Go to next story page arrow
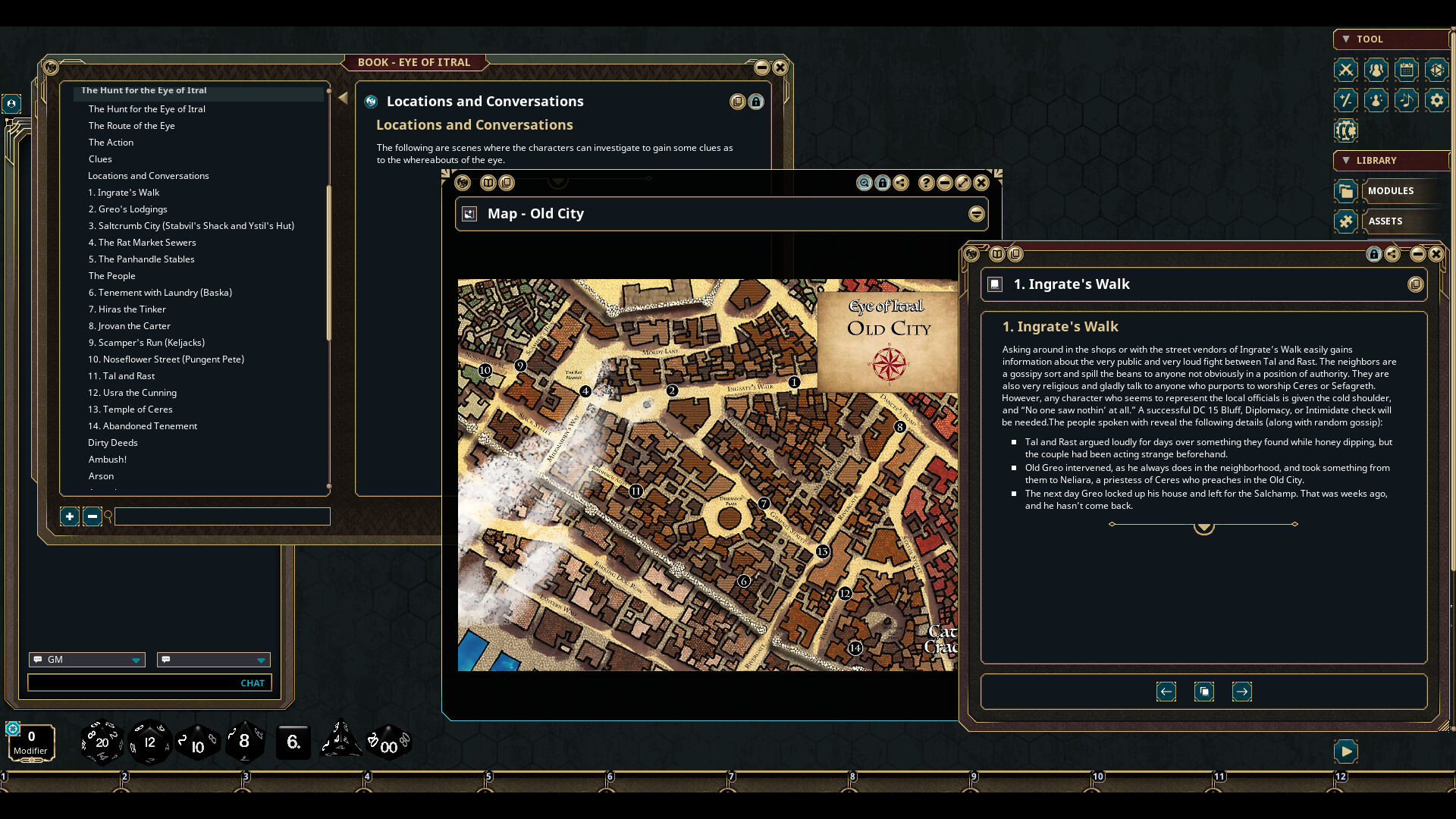This screenshot has height=819, width=1456. click(x=1241, y=692)
